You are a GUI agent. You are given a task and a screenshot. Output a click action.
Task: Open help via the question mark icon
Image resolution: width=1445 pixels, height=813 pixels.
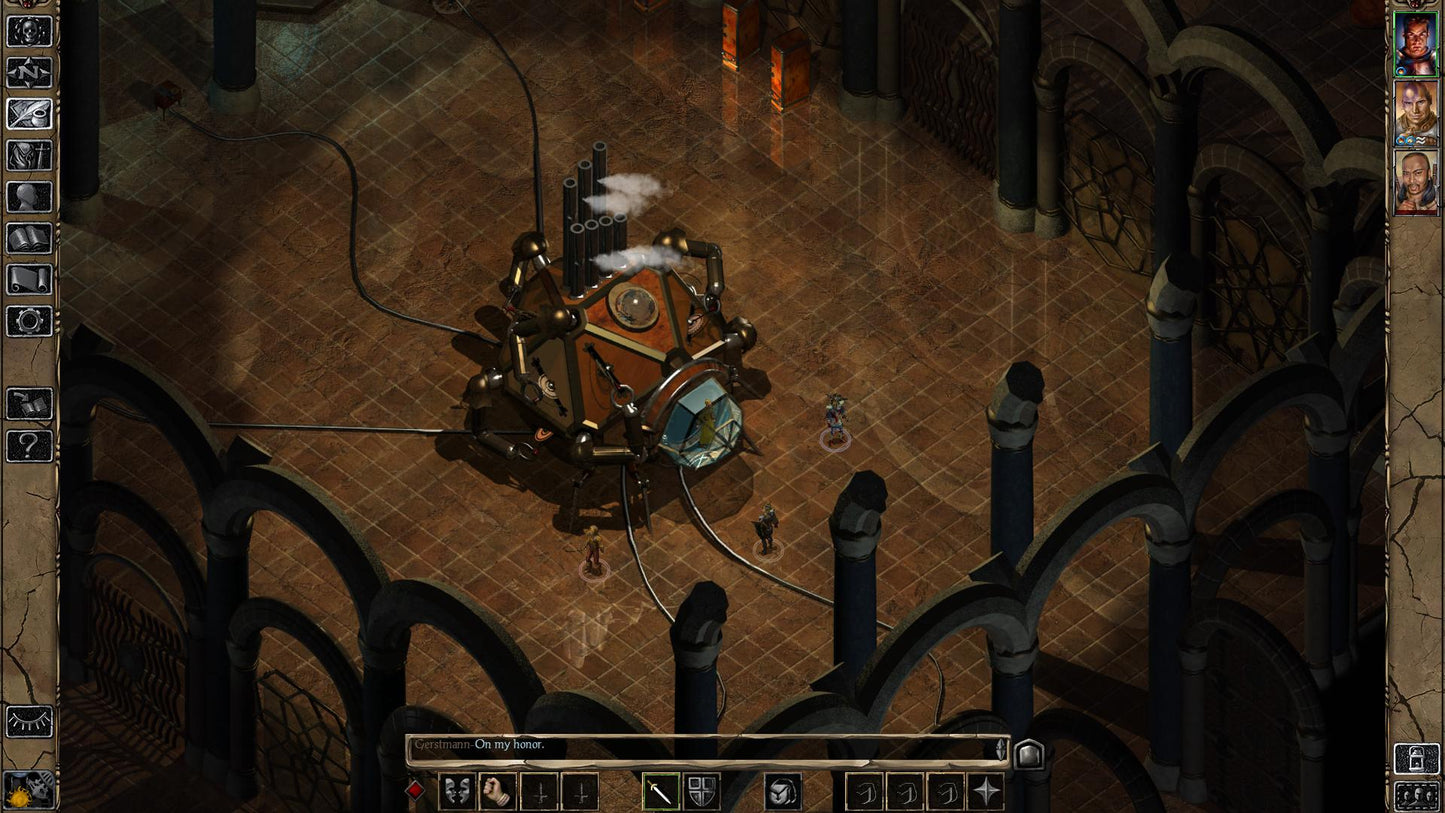[x=27, y=443]
